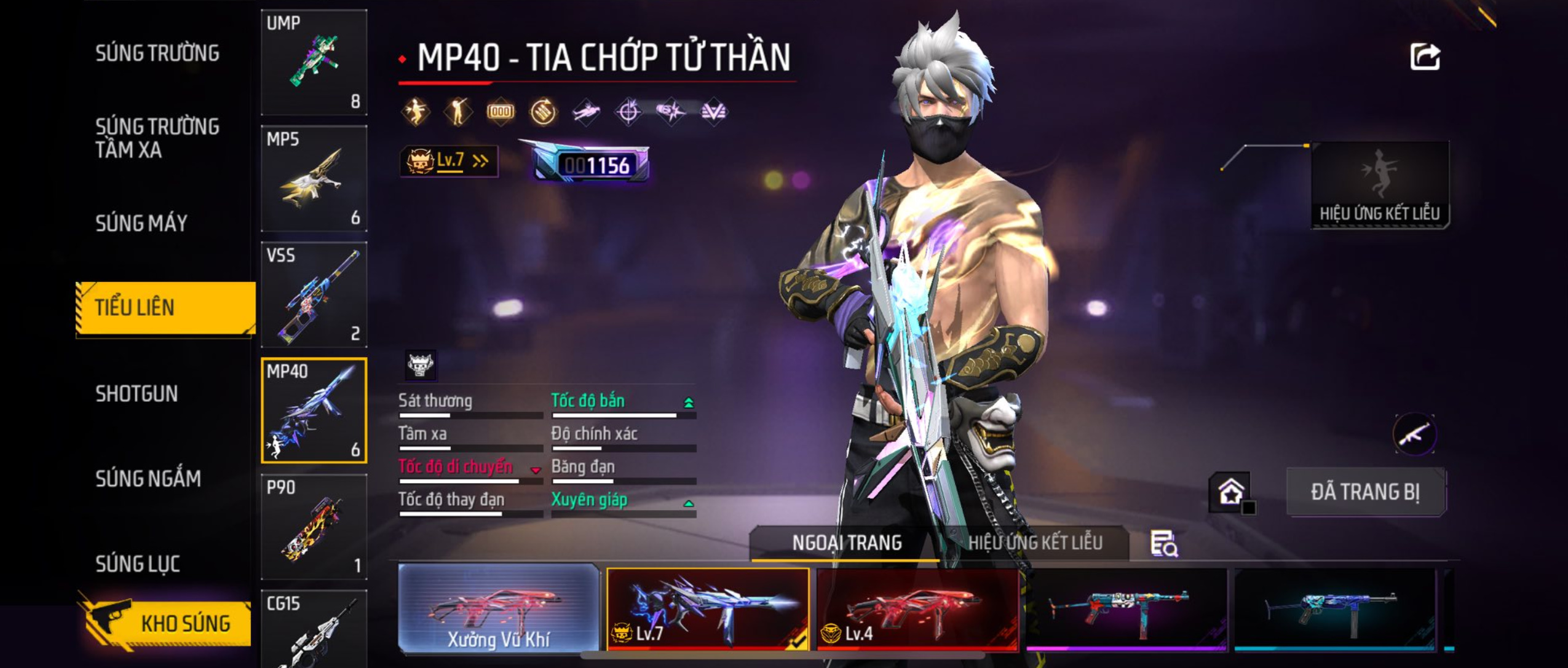Open the Xưởng Vũ Khí tile
This screenshot has width=1568, height=668.
tap(498, 608)
